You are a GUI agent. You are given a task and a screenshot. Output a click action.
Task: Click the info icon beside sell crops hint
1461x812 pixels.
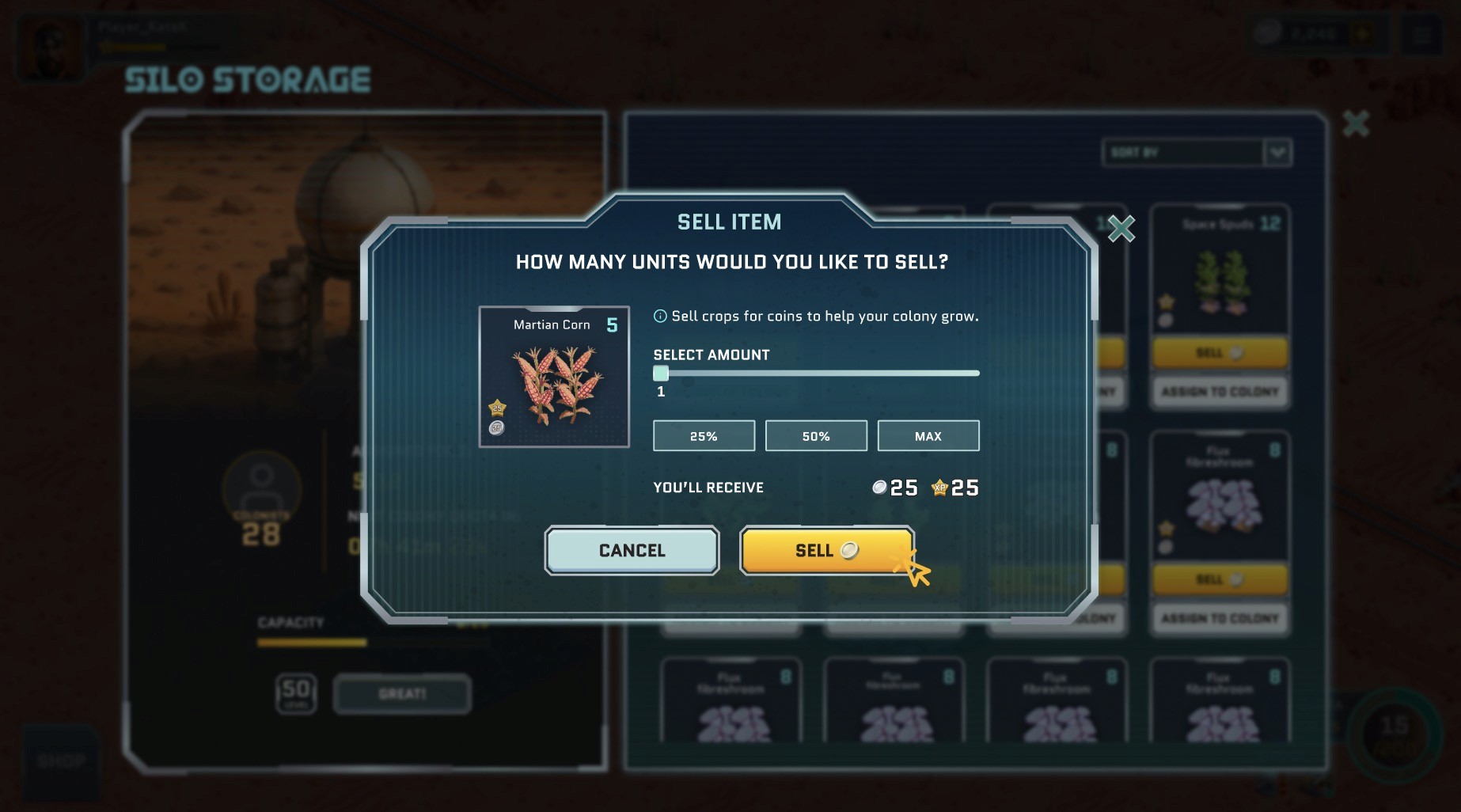click(x=659, y=317)
